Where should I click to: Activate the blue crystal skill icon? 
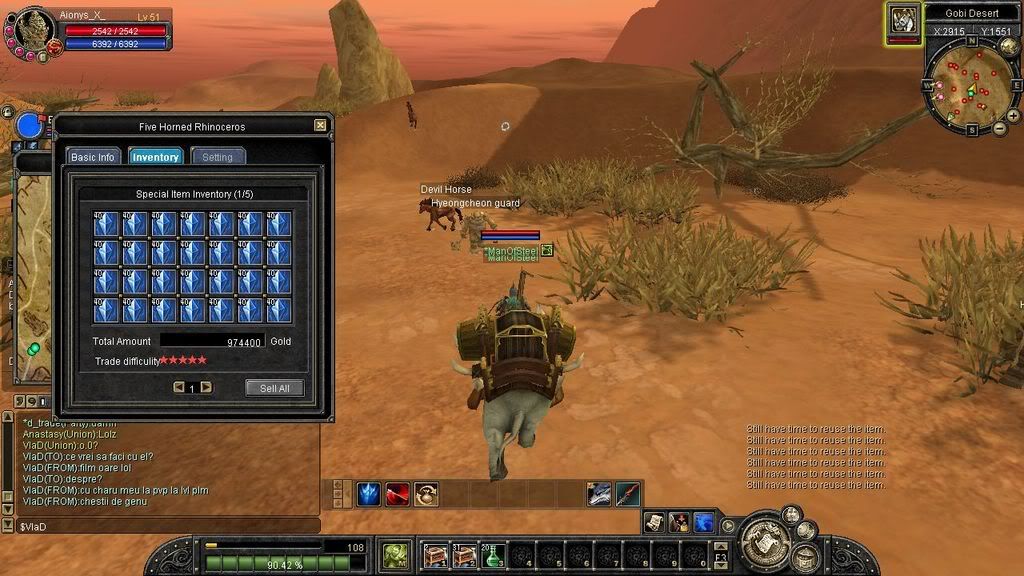coord(369,494)
